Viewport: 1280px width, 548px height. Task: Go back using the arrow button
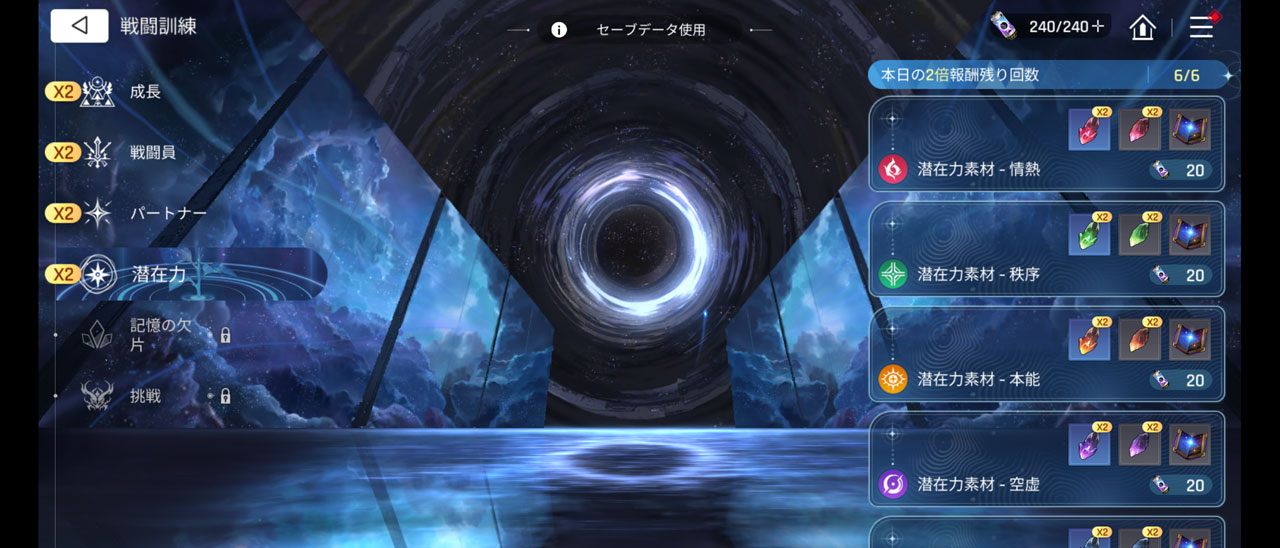coord(79,26)
